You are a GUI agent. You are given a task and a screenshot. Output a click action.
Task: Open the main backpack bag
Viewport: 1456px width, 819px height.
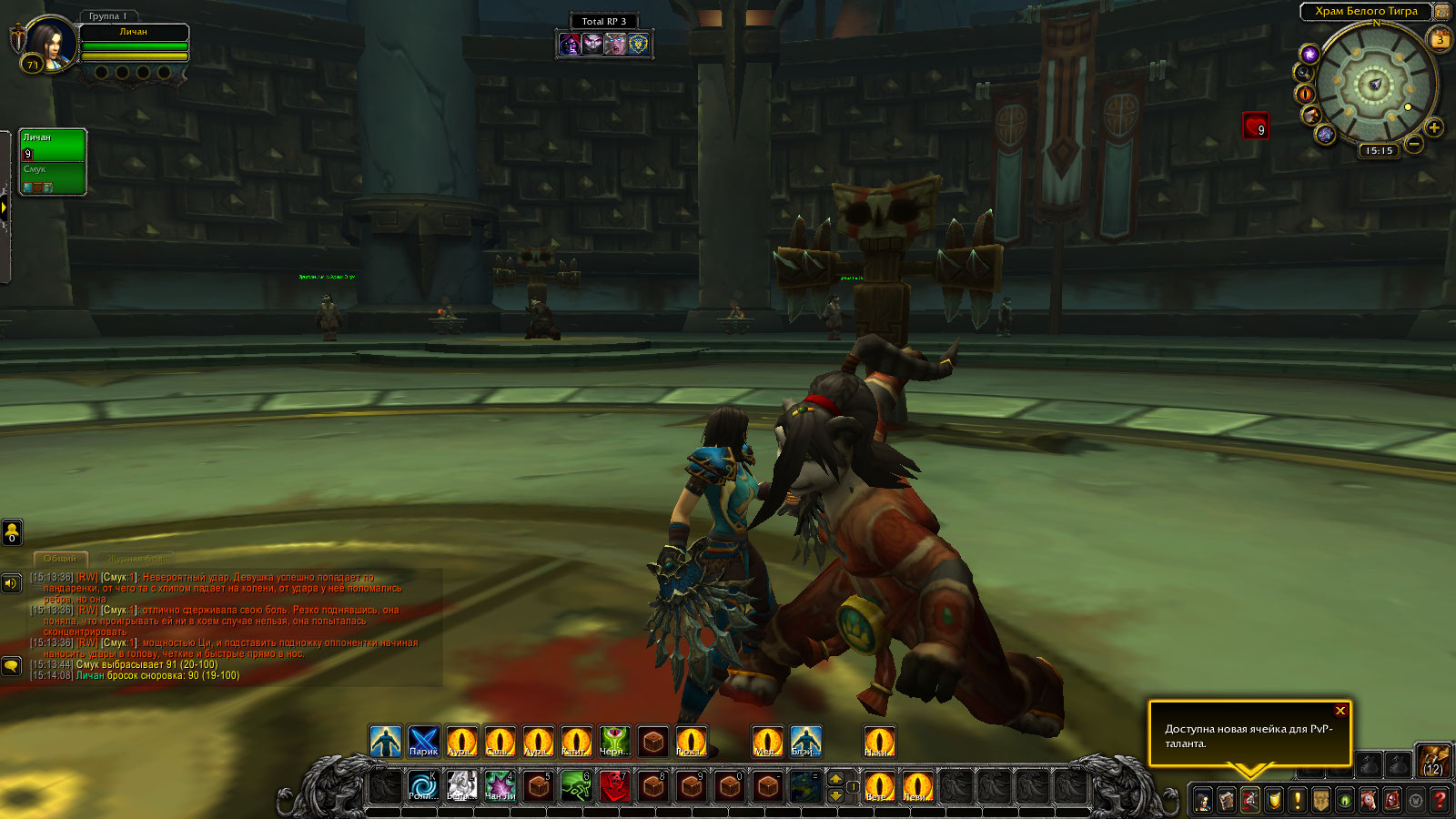[x=1433, y=760]
